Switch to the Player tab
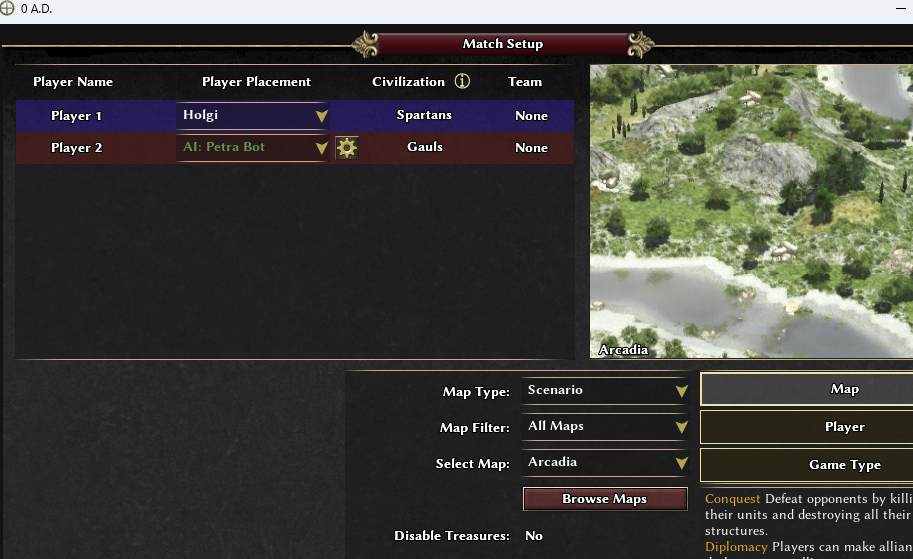 pos(806,427)
